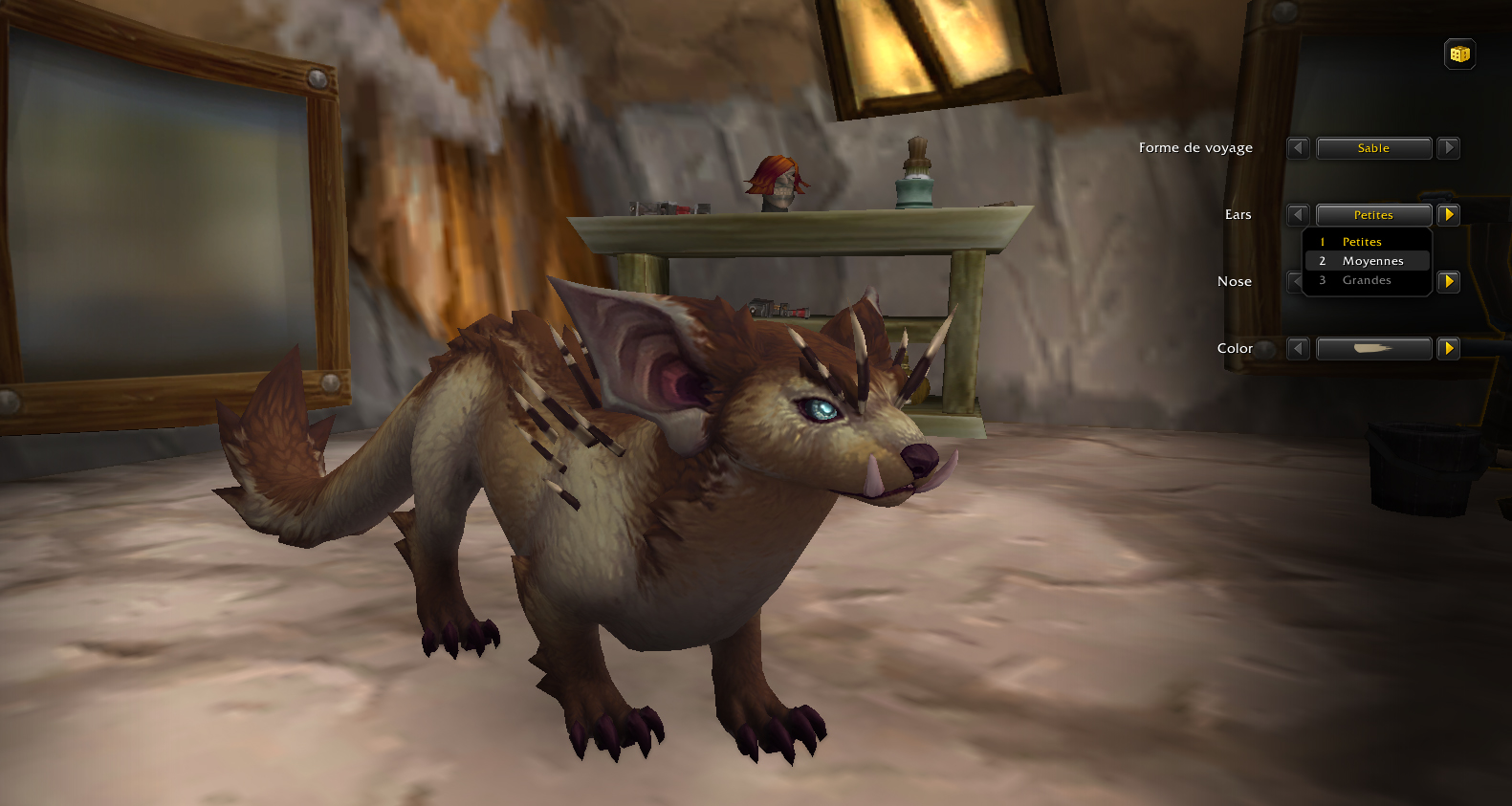1512x806 pixels.
Task: Click the Forme de voyage label
Action: click(1194, 148)
